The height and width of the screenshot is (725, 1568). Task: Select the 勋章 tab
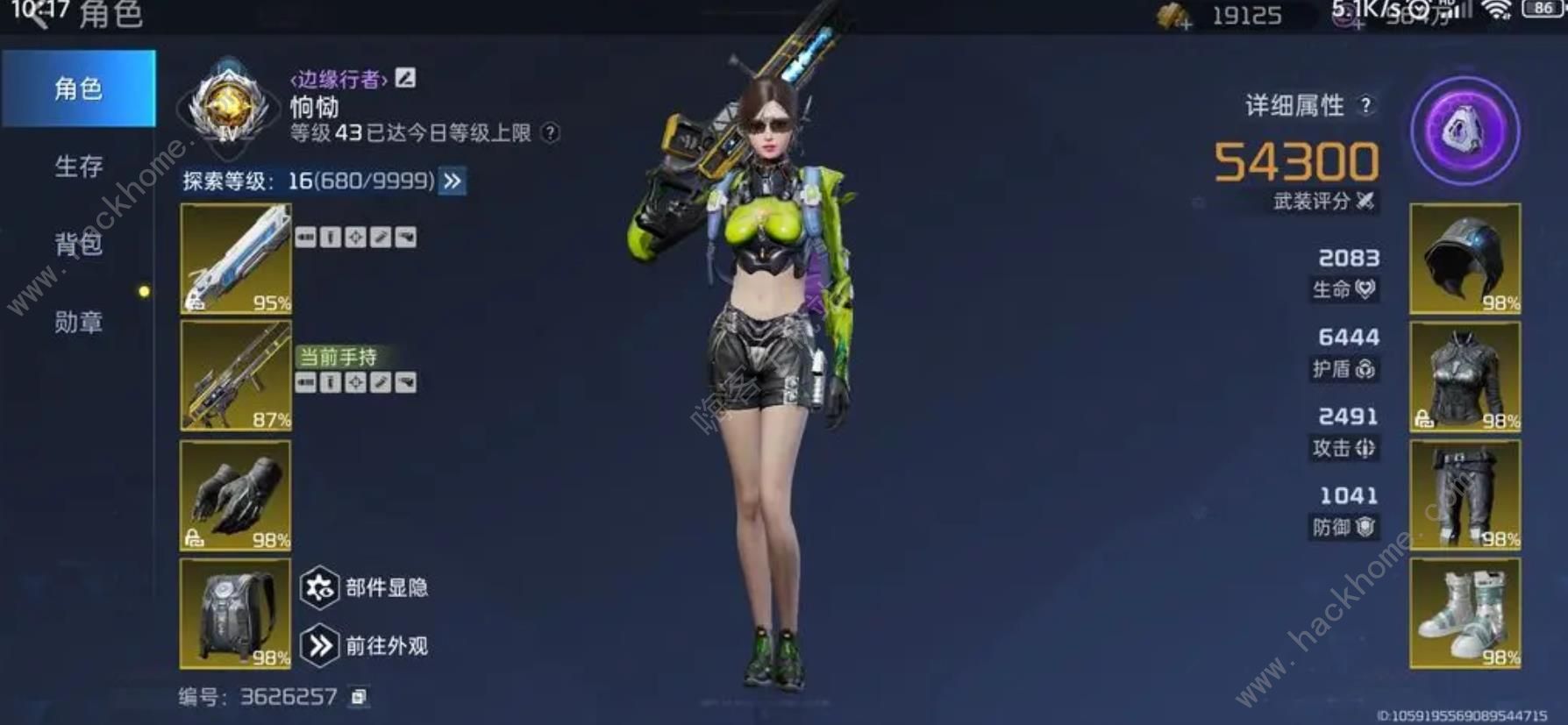(78, 323)
